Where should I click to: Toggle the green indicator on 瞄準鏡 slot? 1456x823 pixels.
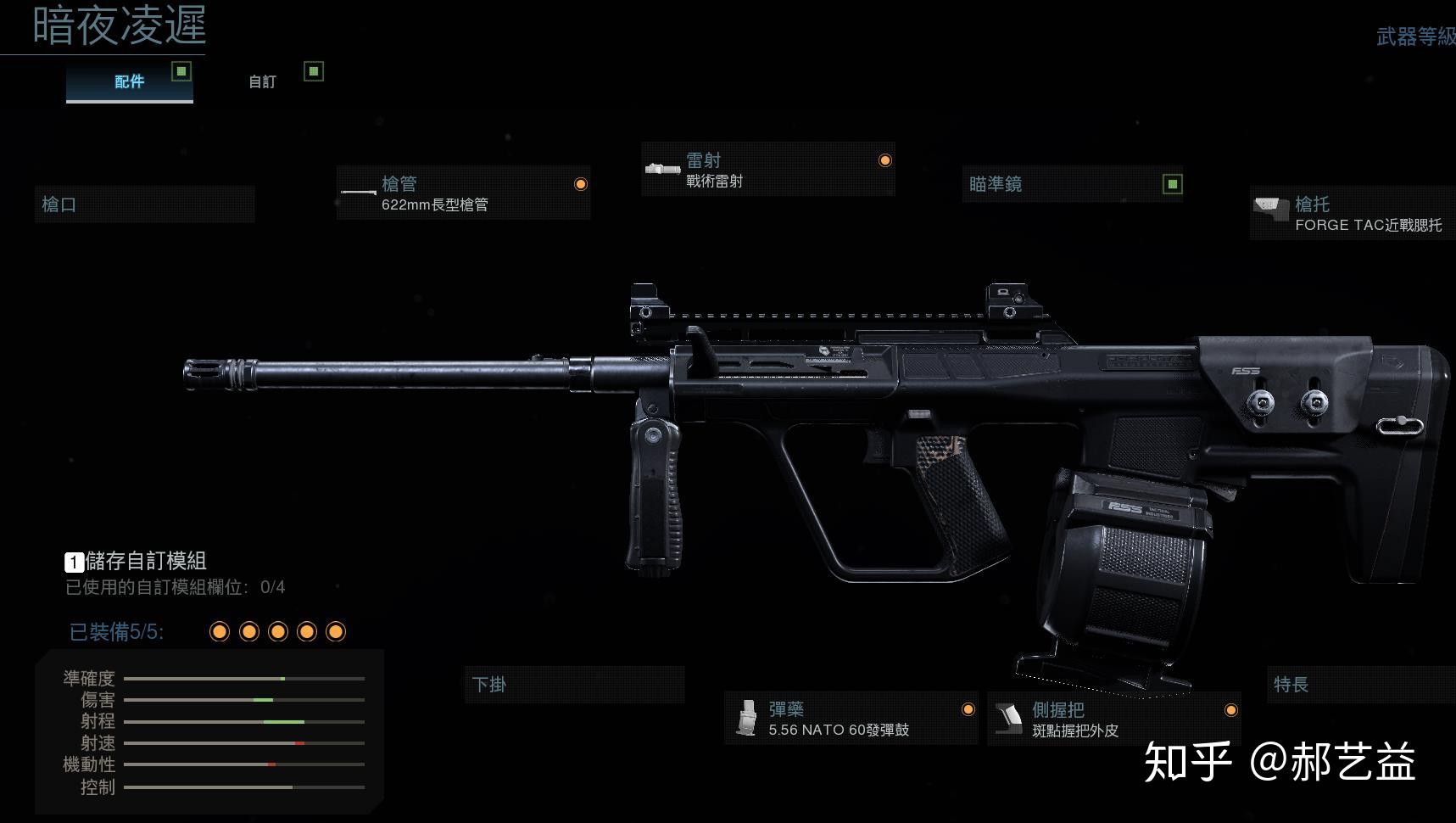tap(1173, 183)
